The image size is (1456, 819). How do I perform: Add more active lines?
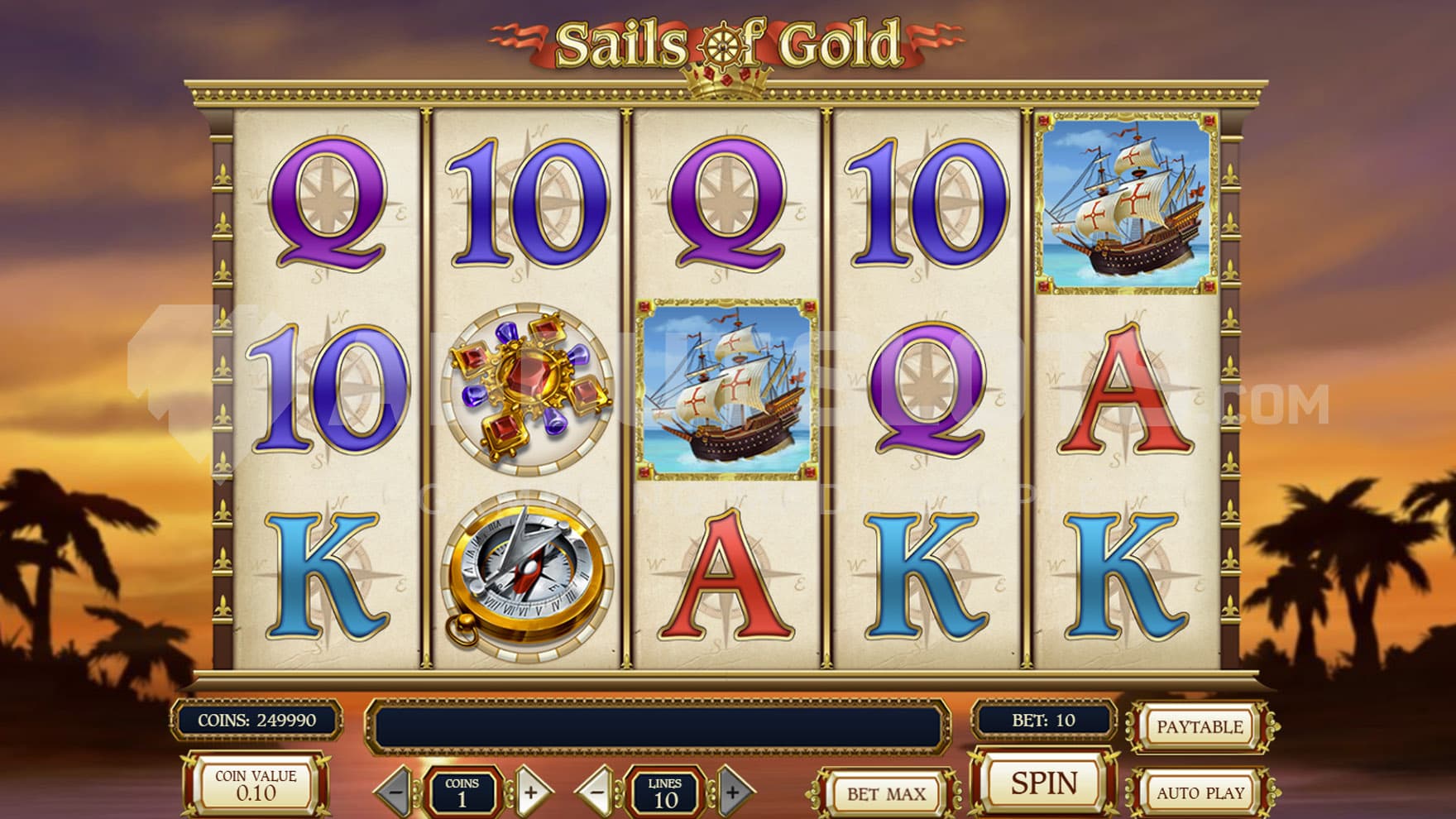pos(732,792)
